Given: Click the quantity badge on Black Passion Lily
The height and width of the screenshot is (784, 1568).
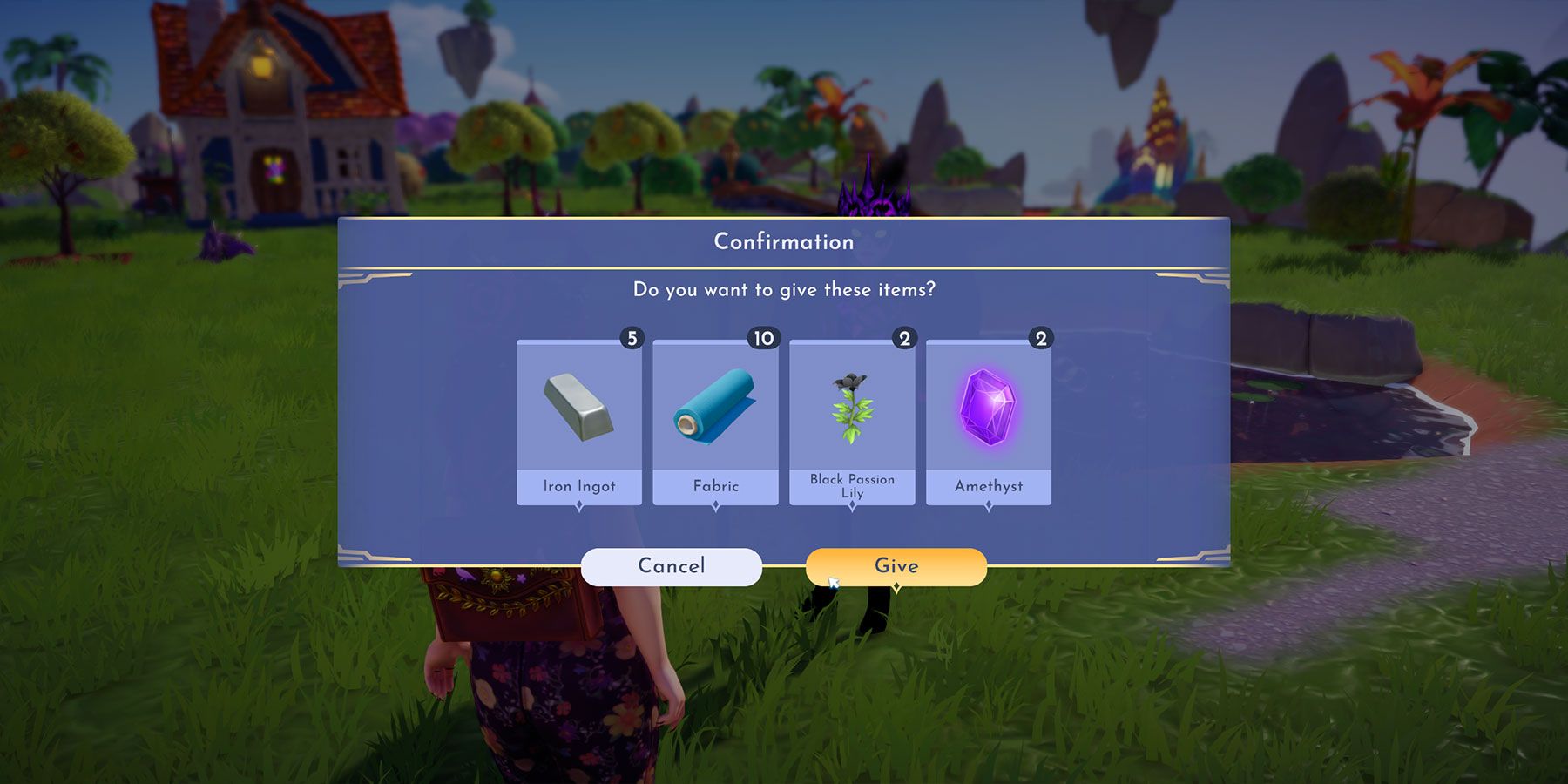Looking at the screenshot, I should click(906, 338).
